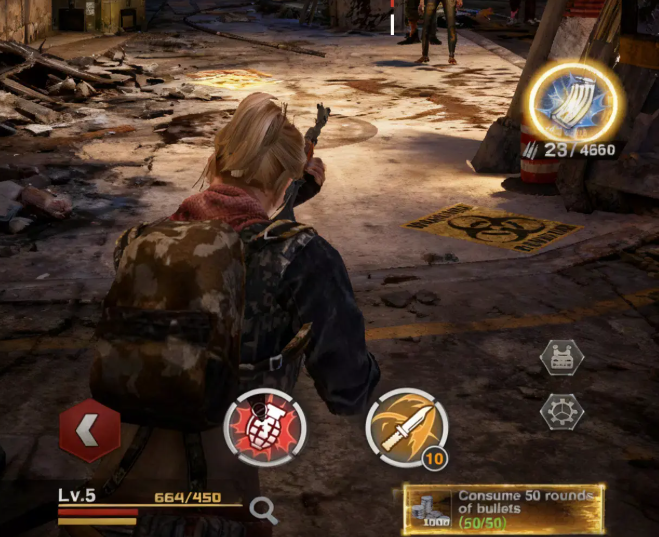Claim the Consume 50 rounds quest reward

coord(503,509)
